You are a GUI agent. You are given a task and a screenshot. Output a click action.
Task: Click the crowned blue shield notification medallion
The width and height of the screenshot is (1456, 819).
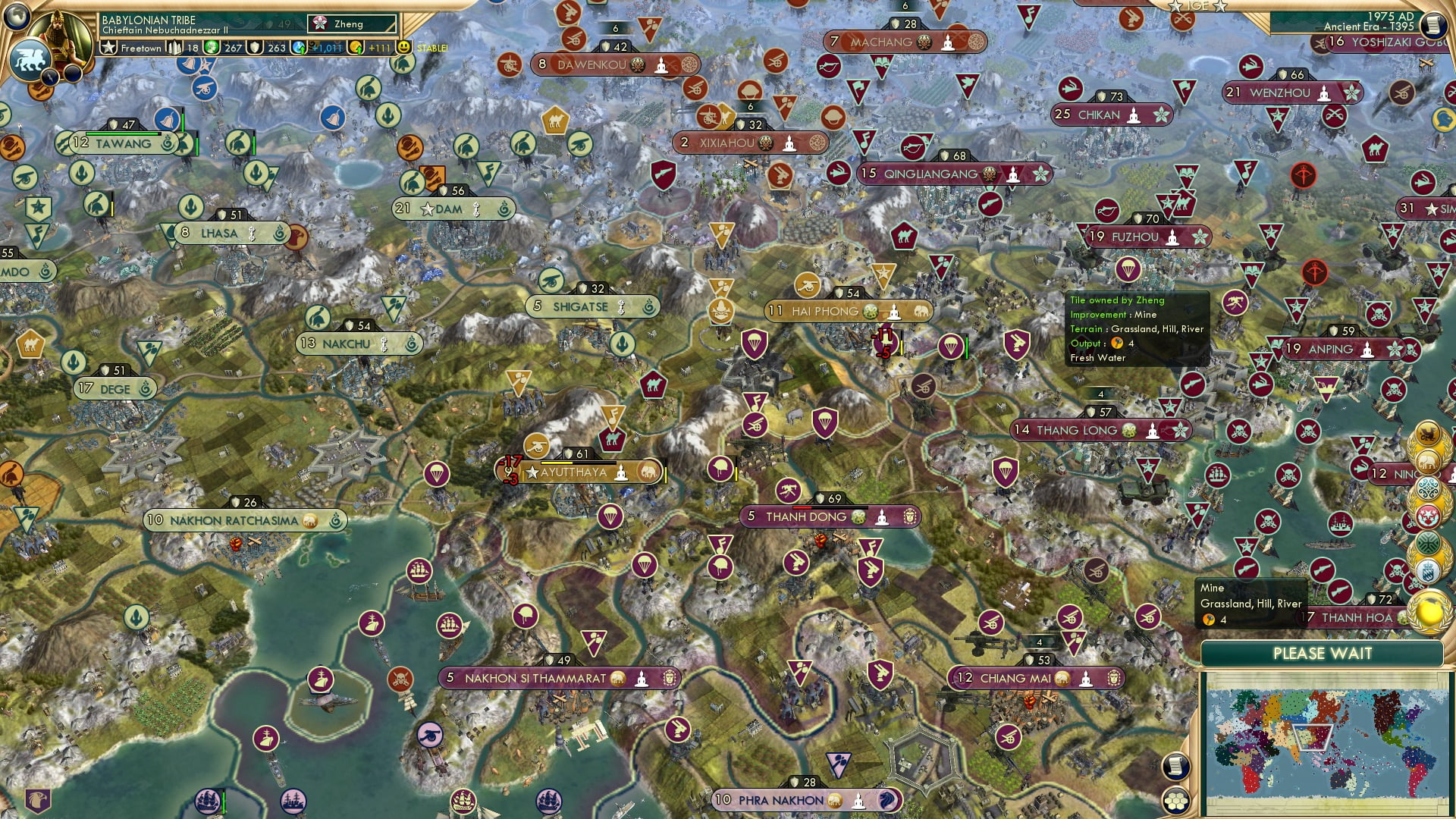point(1429,569)
